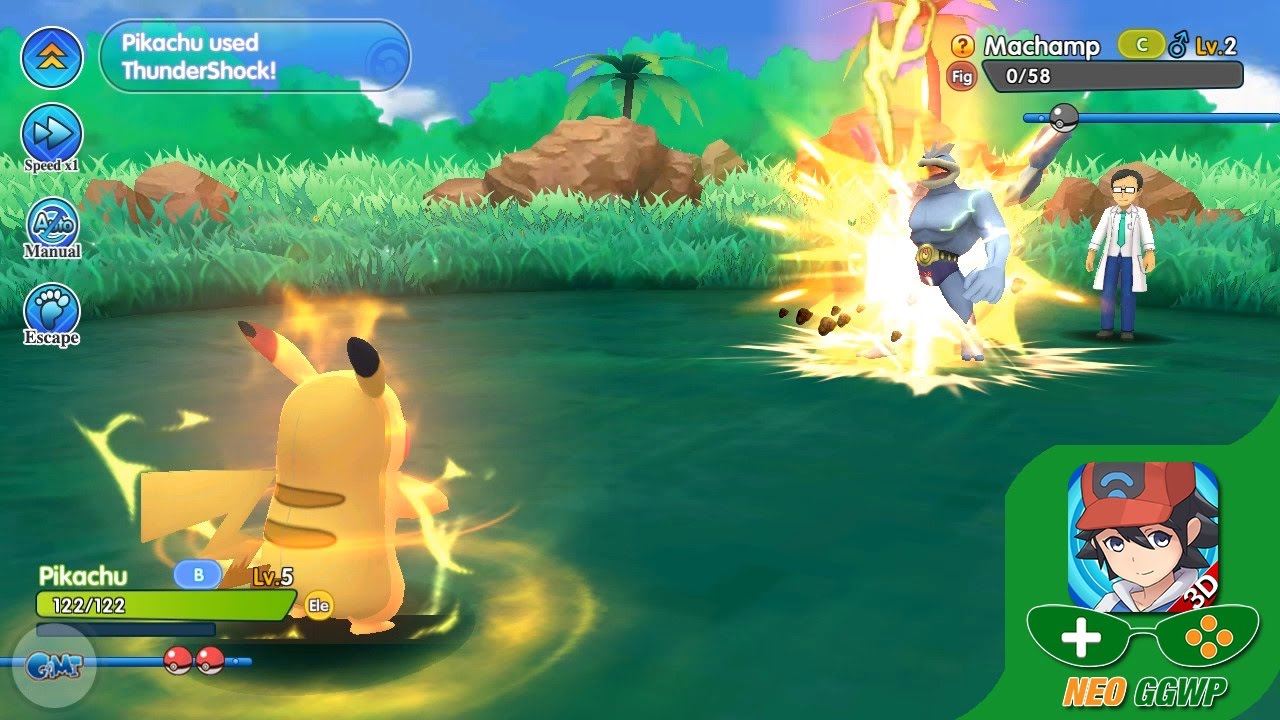Select the B grade tab on Pikachu
1280x720 pixels.
[x=199, y=575]
